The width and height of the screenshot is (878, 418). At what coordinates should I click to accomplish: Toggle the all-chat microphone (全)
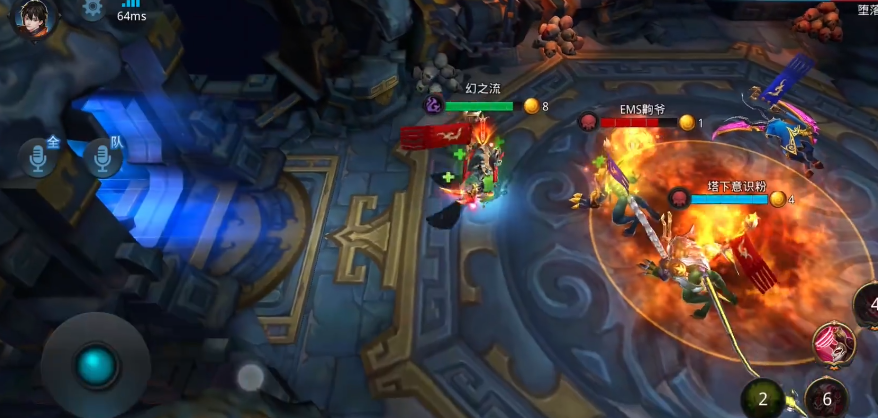click(40, 158)
